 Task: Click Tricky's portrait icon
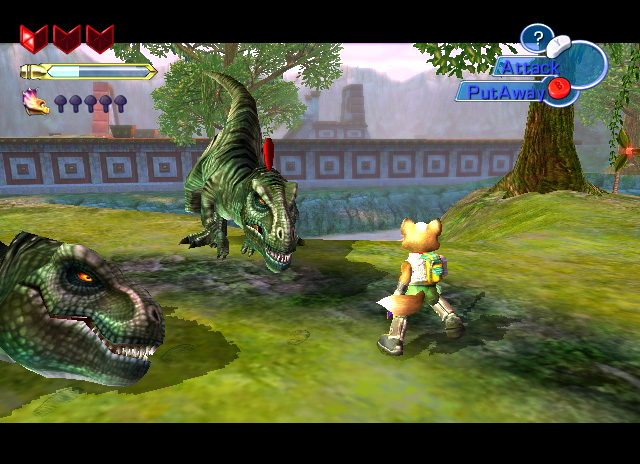click(x=36, y=101)
